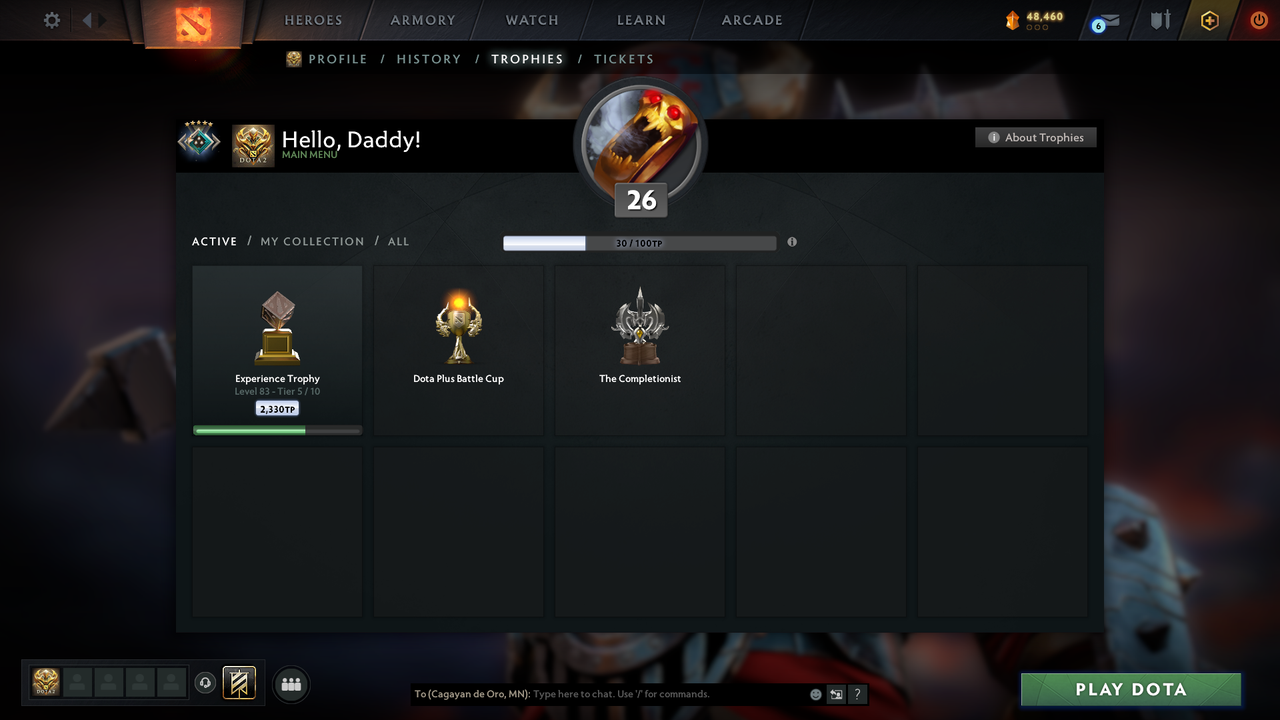Click the chat help question mark icon
The image size is (1280, 720).
click(x=857, y=693)
